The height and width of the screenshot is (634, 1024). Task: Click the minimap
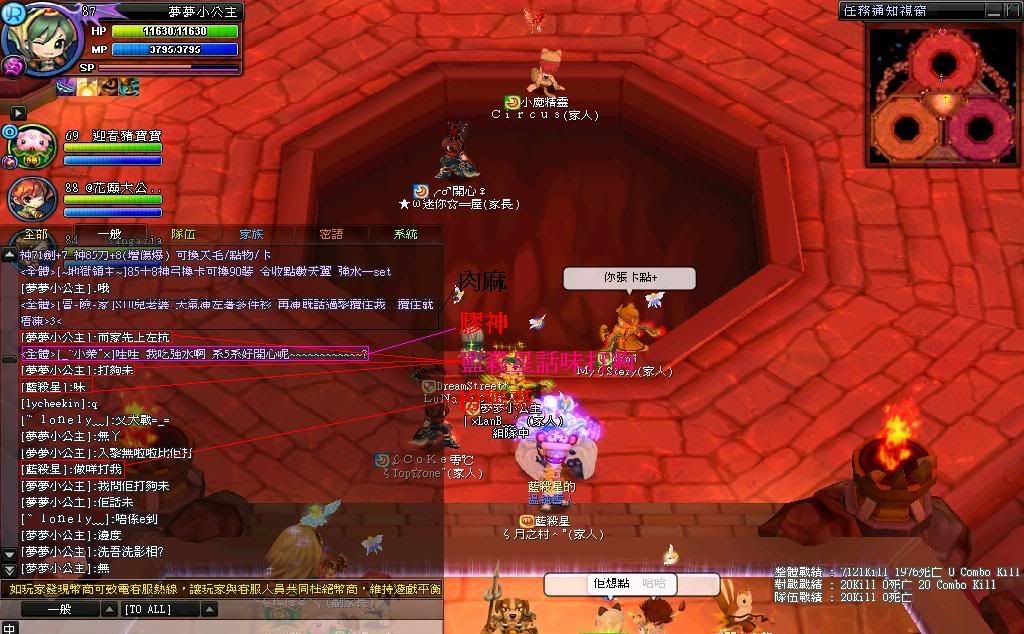tap(939, 97)
